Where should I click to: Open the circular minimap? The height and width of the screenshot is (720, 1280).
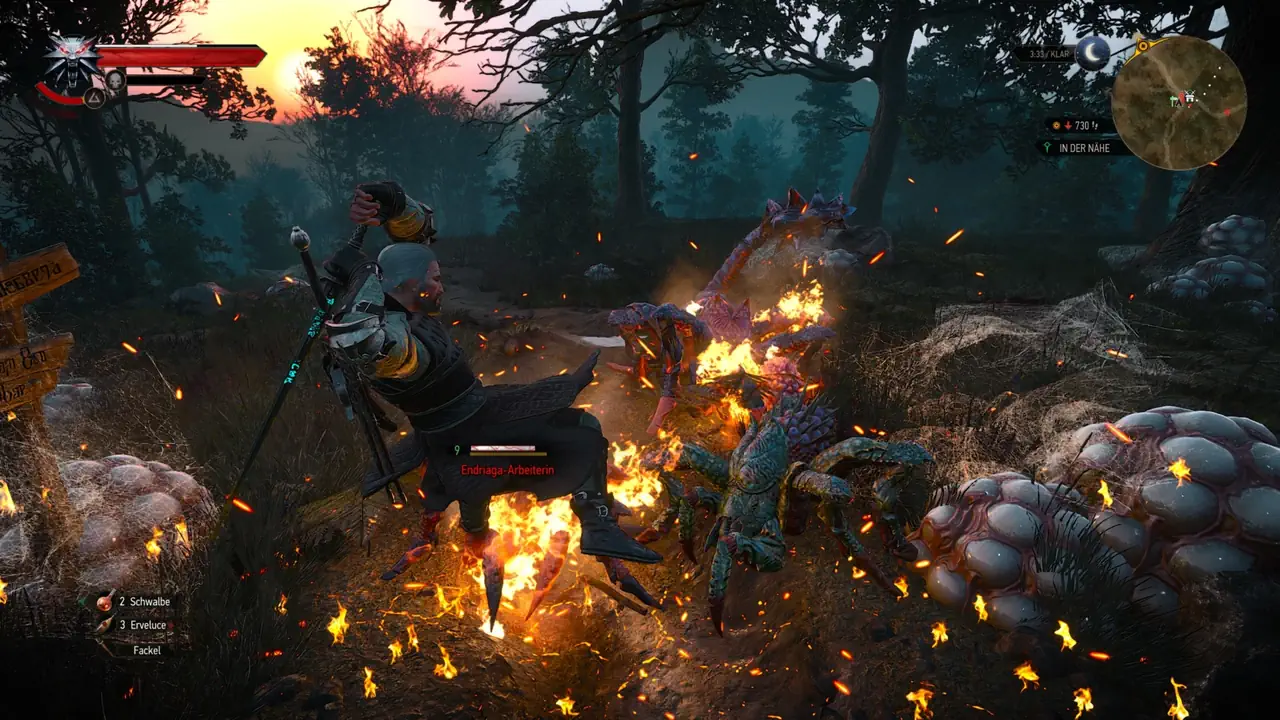coord(1179,102)
